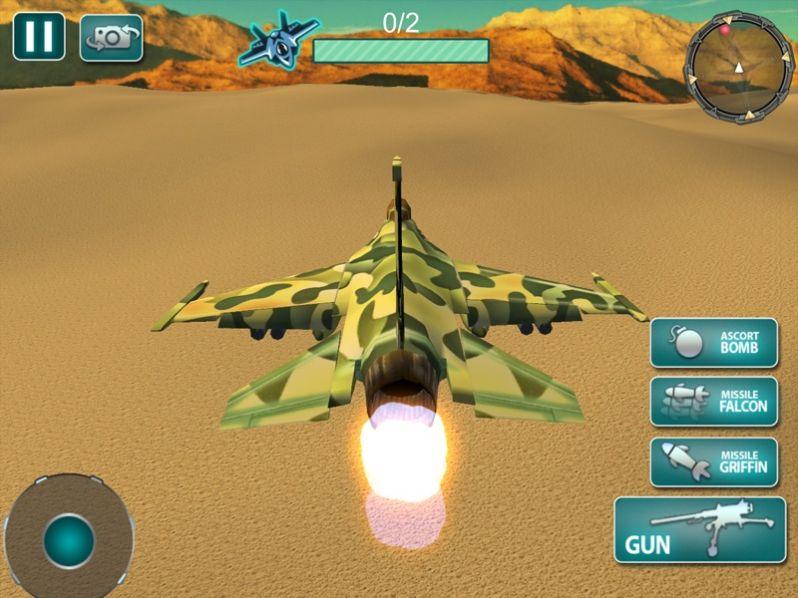The width and height of the screenshot is (798, 598).
Task: Drop an Ascort Bomb
Action: coord(714,343)
